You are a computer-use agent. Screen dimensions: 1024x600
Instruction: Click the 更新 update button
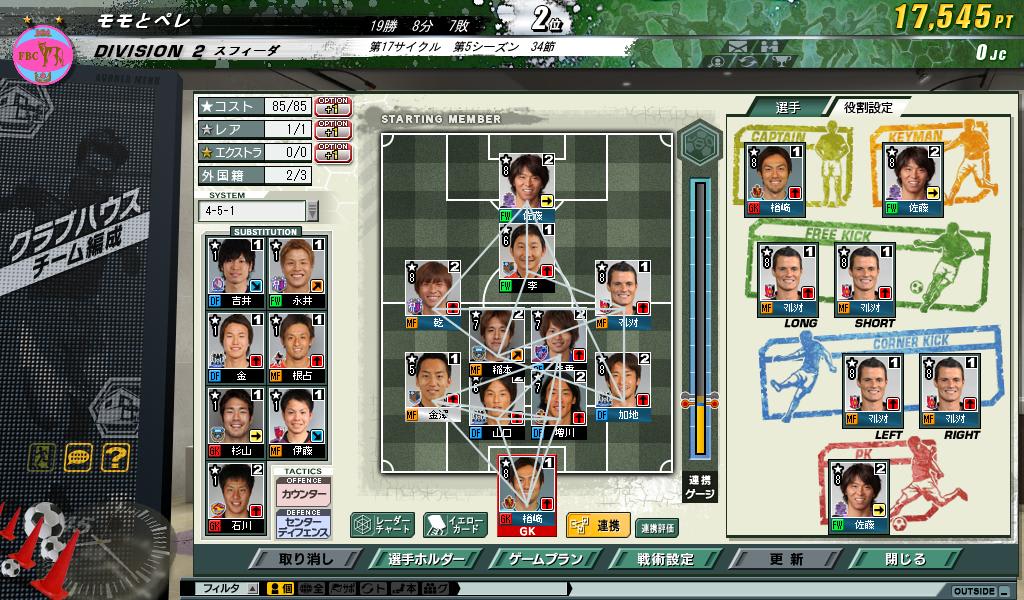786,559
